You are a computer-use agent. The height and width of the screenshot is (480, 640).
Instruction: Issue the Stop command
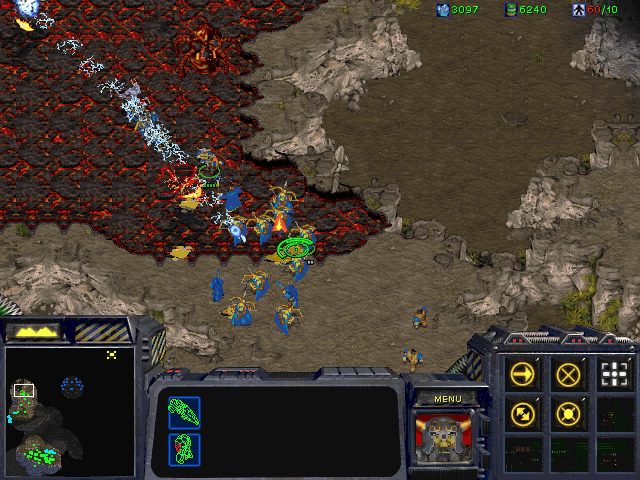[x=568, y=374]
